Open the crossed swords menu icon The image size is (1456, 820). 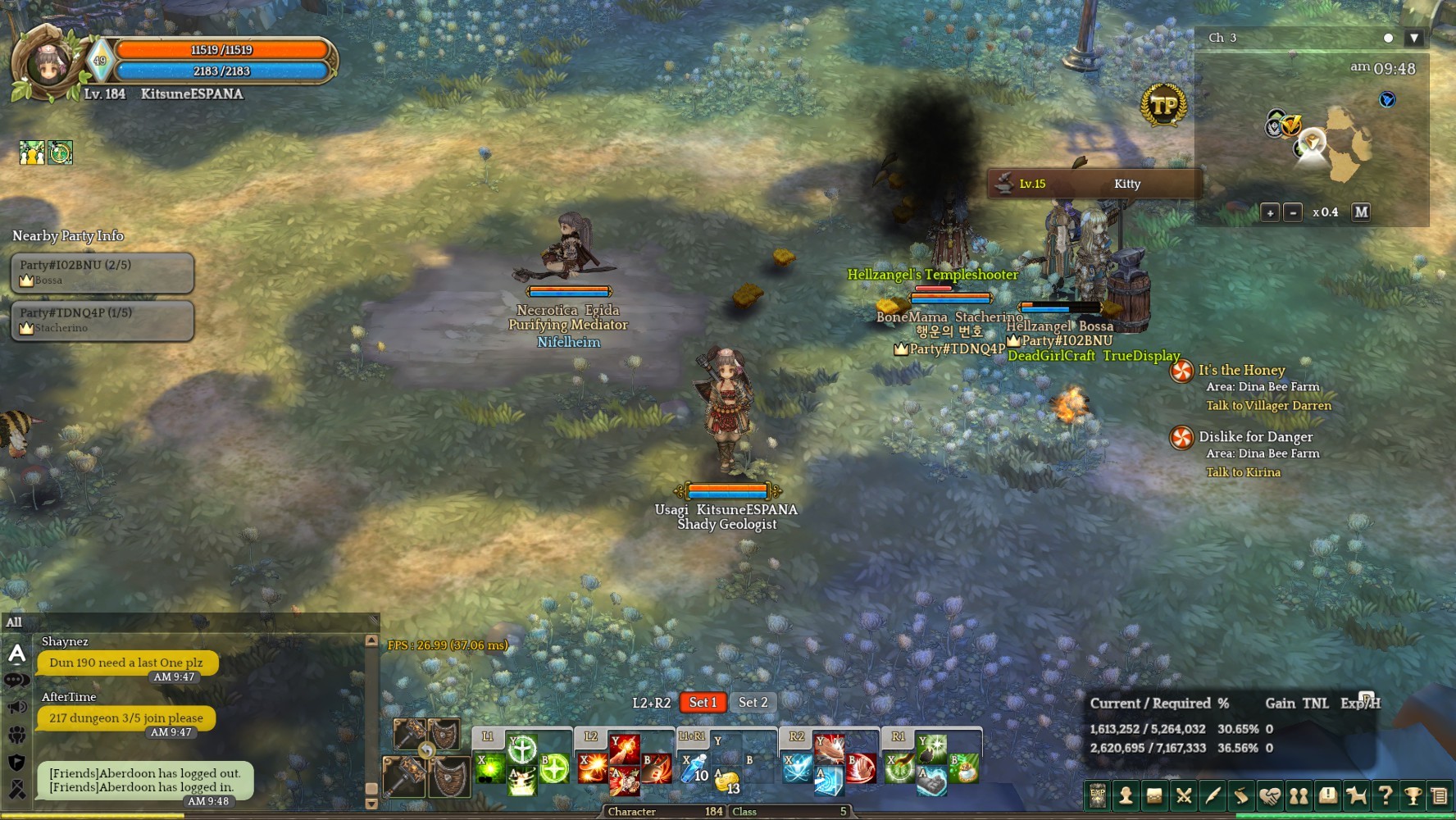[x=1183, y=795]
